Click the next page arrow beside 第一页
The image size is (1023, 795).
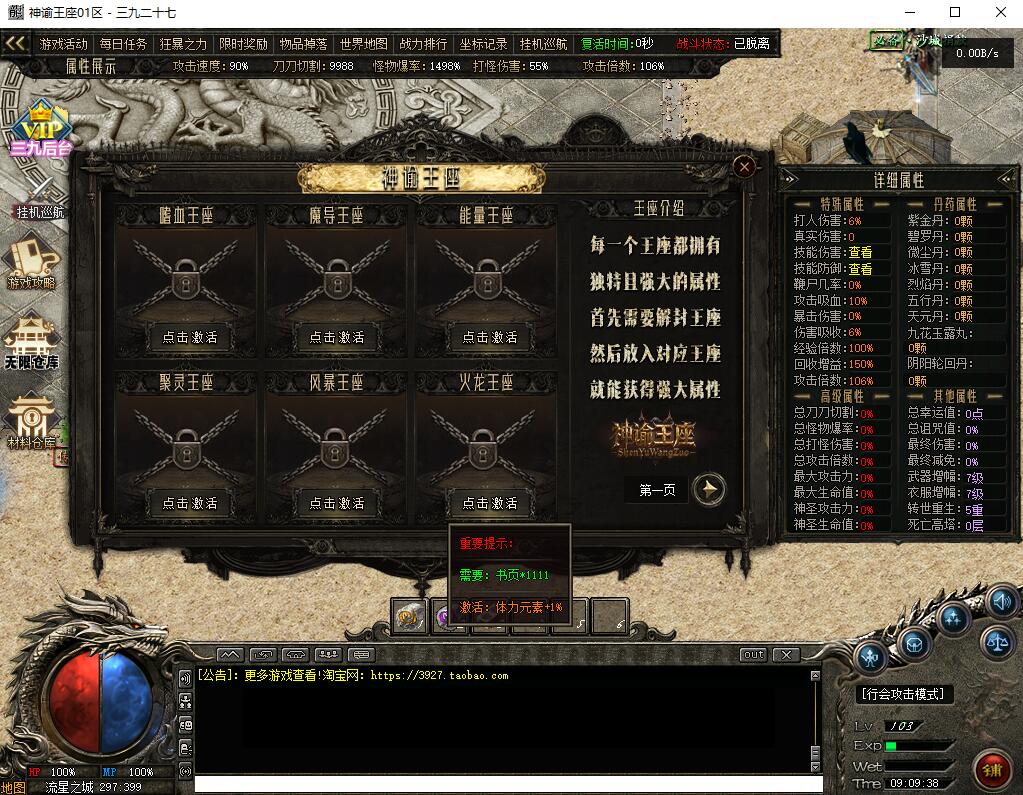(709, 489)
